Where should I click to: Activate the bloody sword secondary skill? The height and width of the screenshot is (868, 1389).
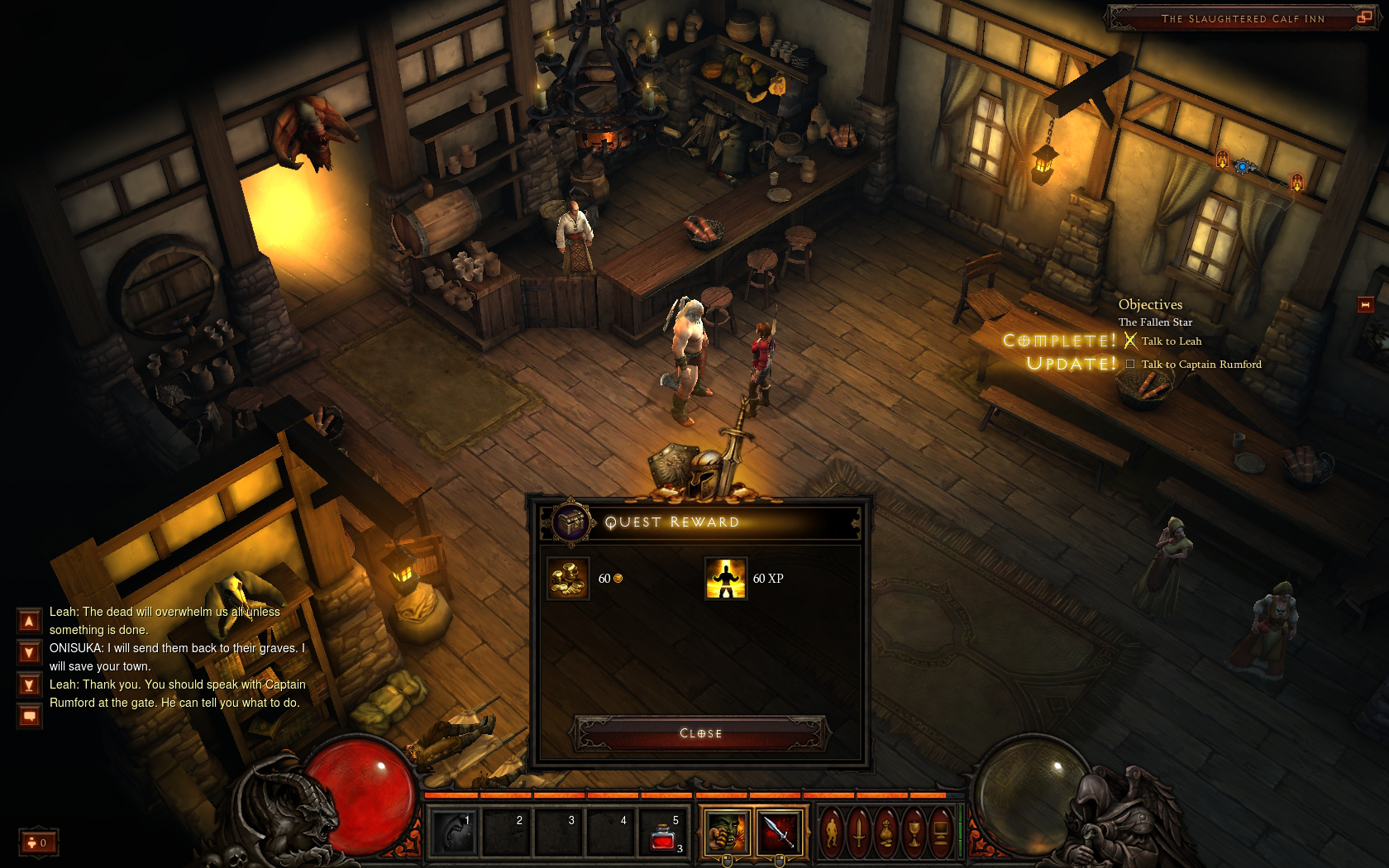tap(779, 831)
